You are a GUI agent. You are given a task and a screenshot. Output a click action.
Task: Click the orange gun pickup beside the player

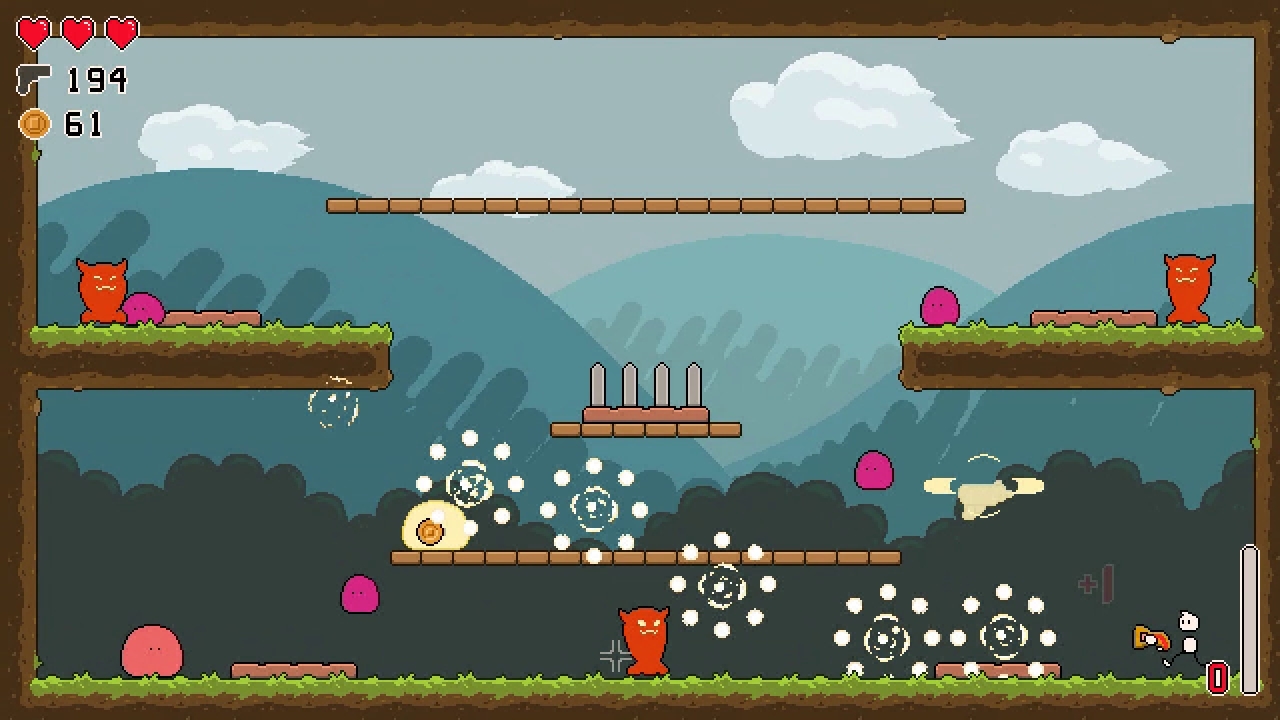tap(1149, 638)
